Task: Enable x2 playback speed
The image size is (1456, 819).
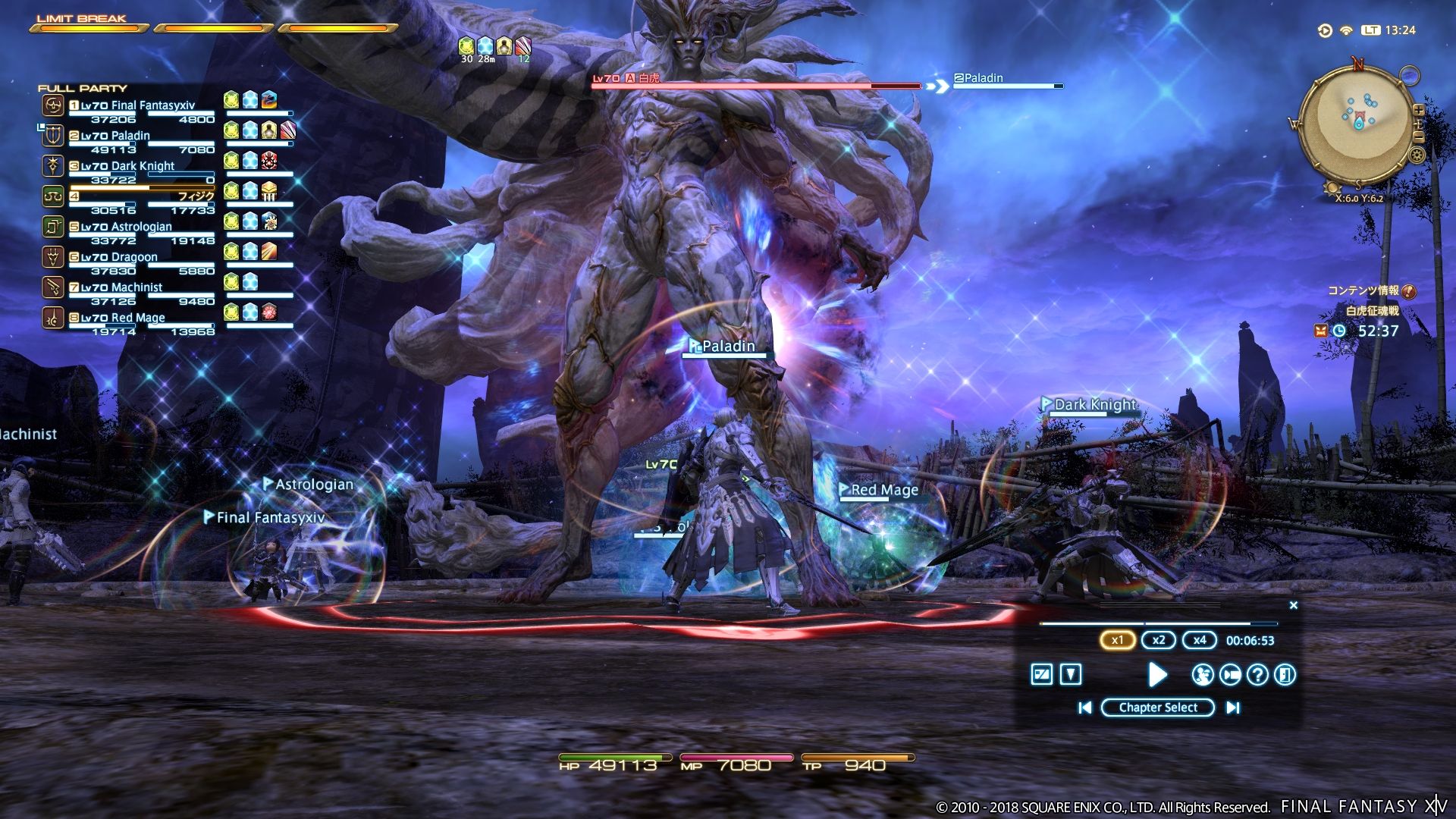Action: 1158,639
